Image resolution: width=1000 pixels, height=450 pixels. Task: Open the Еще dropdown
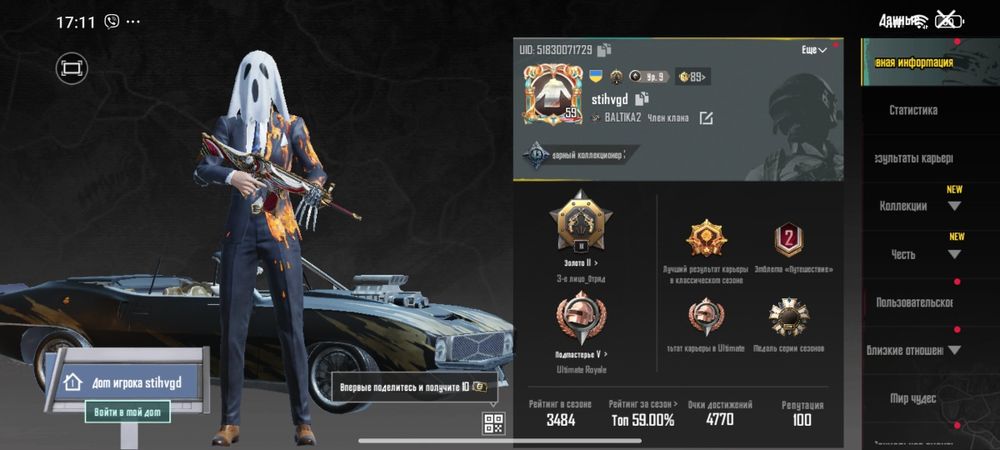point(814,50)
